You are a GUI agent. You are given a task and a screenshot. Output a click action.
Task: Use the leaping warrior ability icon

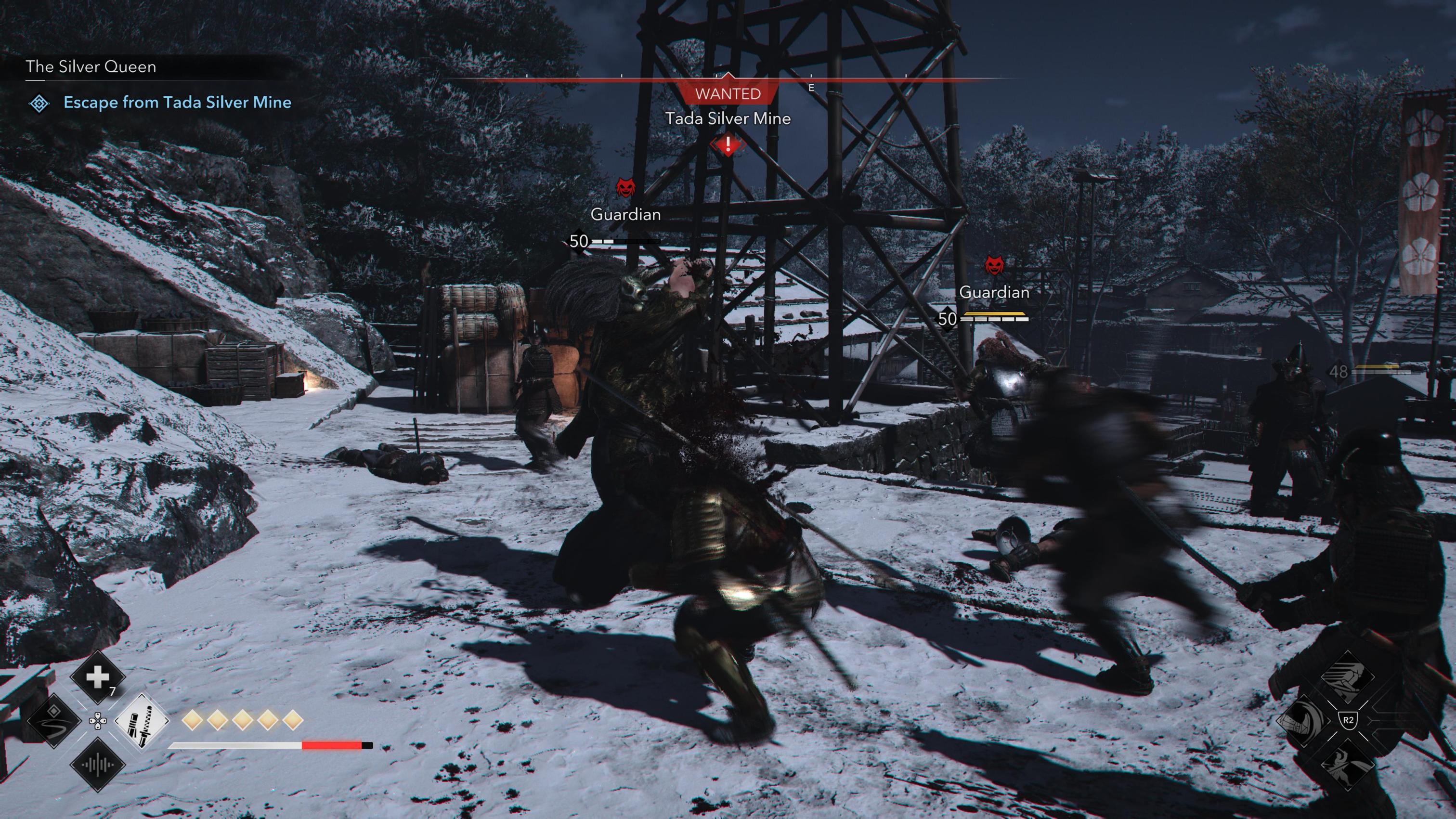tap(1348, 764)
